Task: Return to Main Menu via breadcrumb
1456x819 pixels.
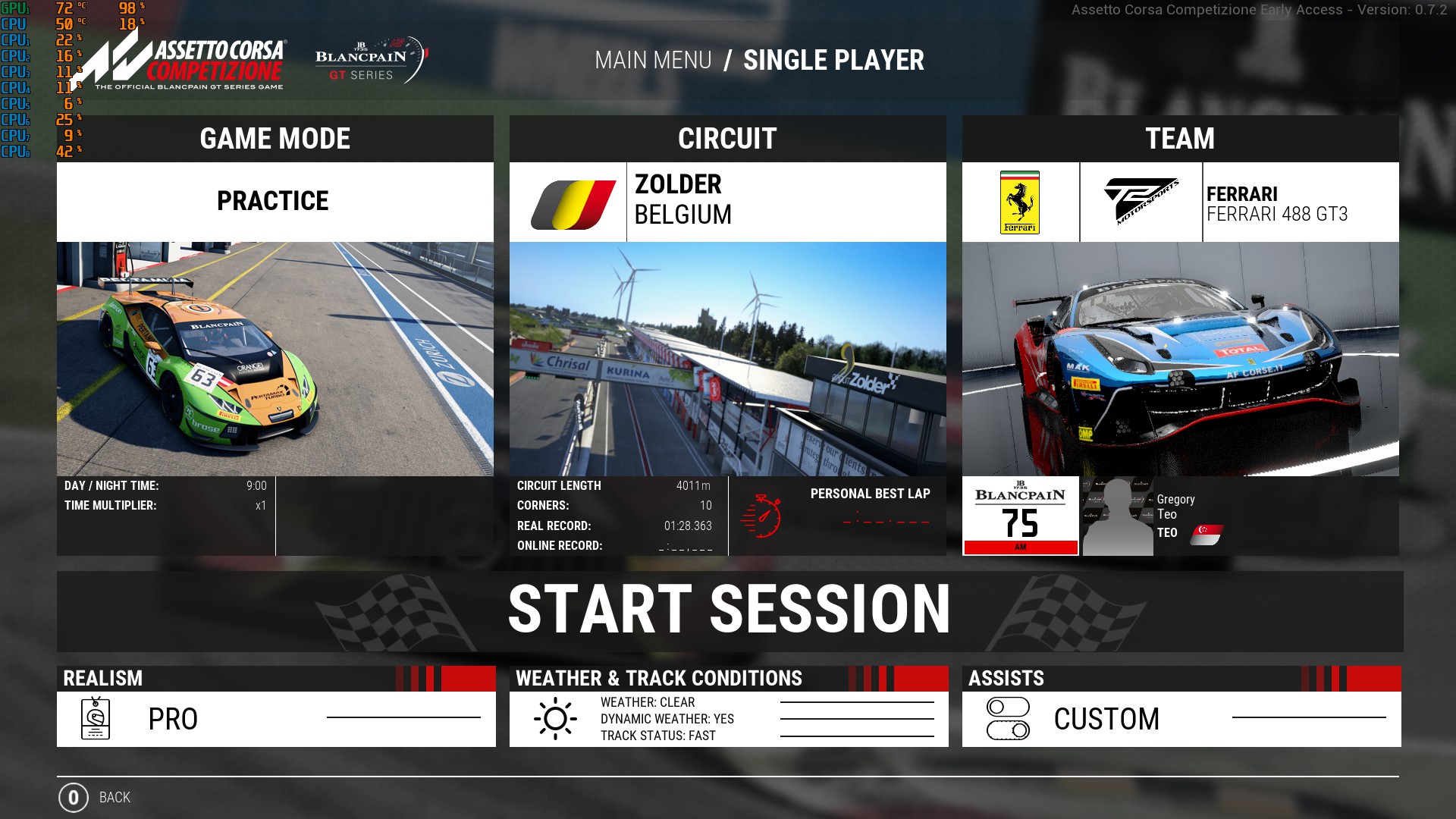Action: (x=653, y=61)
